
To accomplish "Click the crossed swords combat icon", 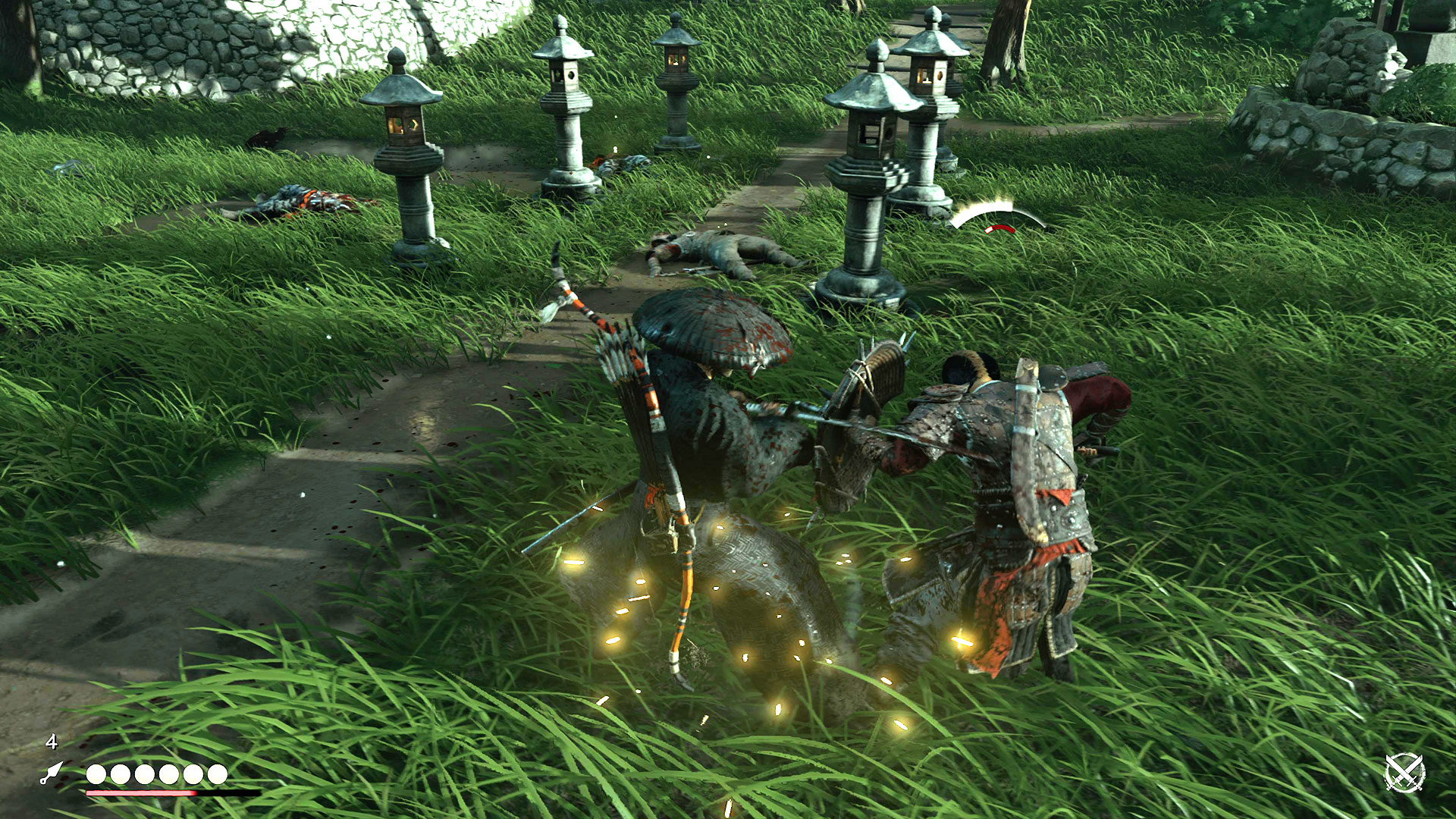I will (x=1404, y=773).
